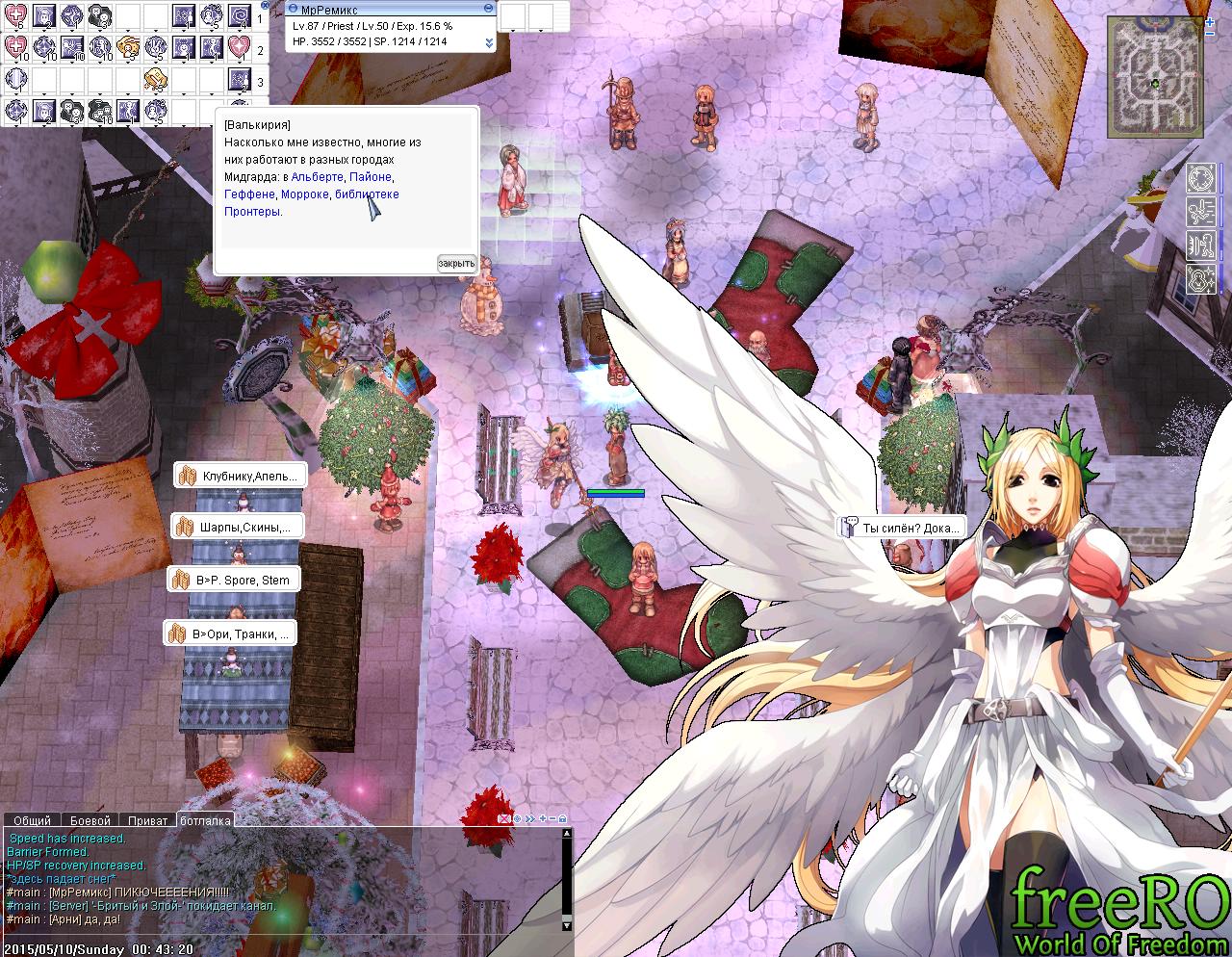This screenshot has width=1232, height=957.
Task: Zoom out the minimap with the minus button
Action: pos(1211,33)
